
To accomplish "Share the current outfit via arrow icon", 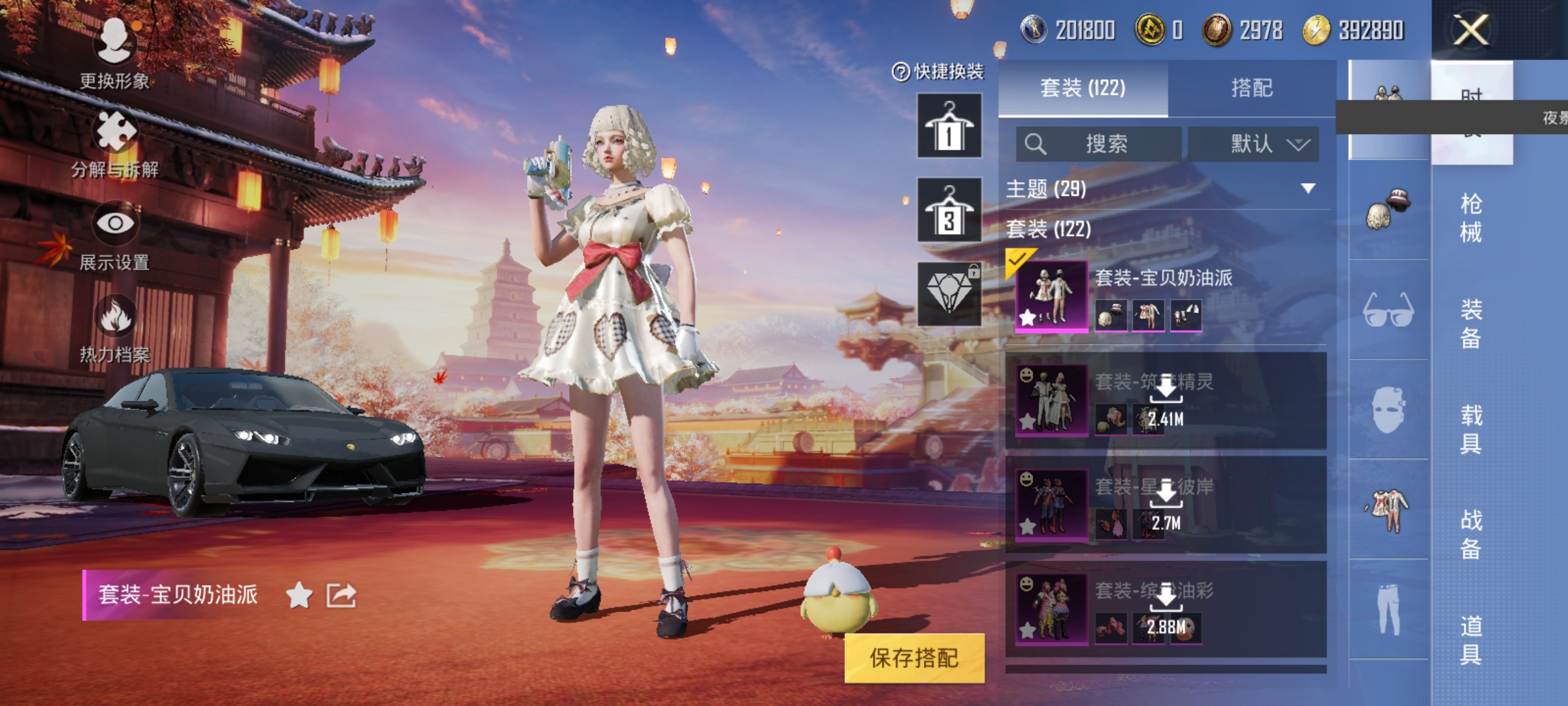I will tap(342, 595).
